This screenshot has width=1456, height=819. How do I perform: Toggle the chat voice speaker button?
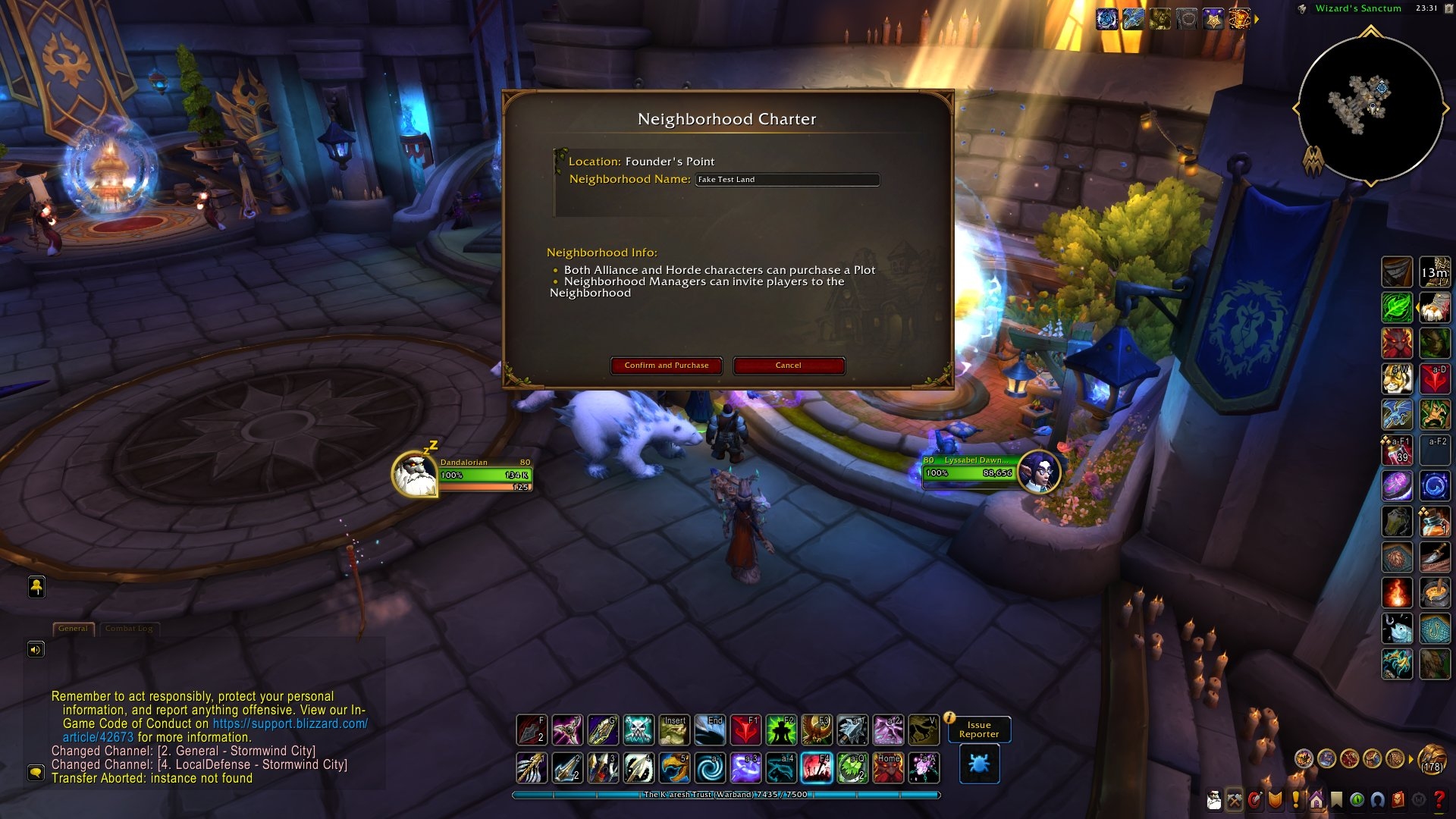pos(36,650)
